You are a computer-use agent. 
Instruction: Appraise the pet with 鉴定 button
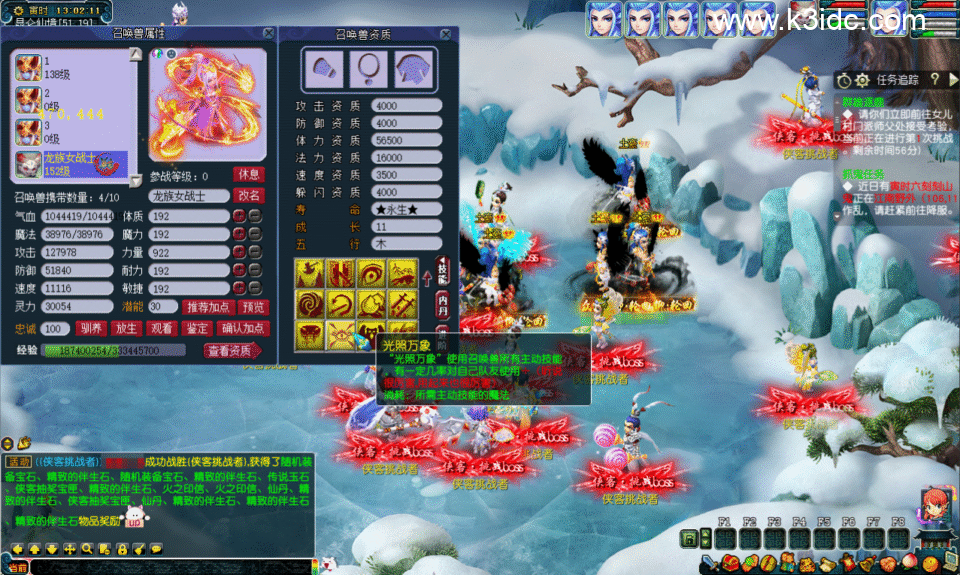click(x=196, y=328)
